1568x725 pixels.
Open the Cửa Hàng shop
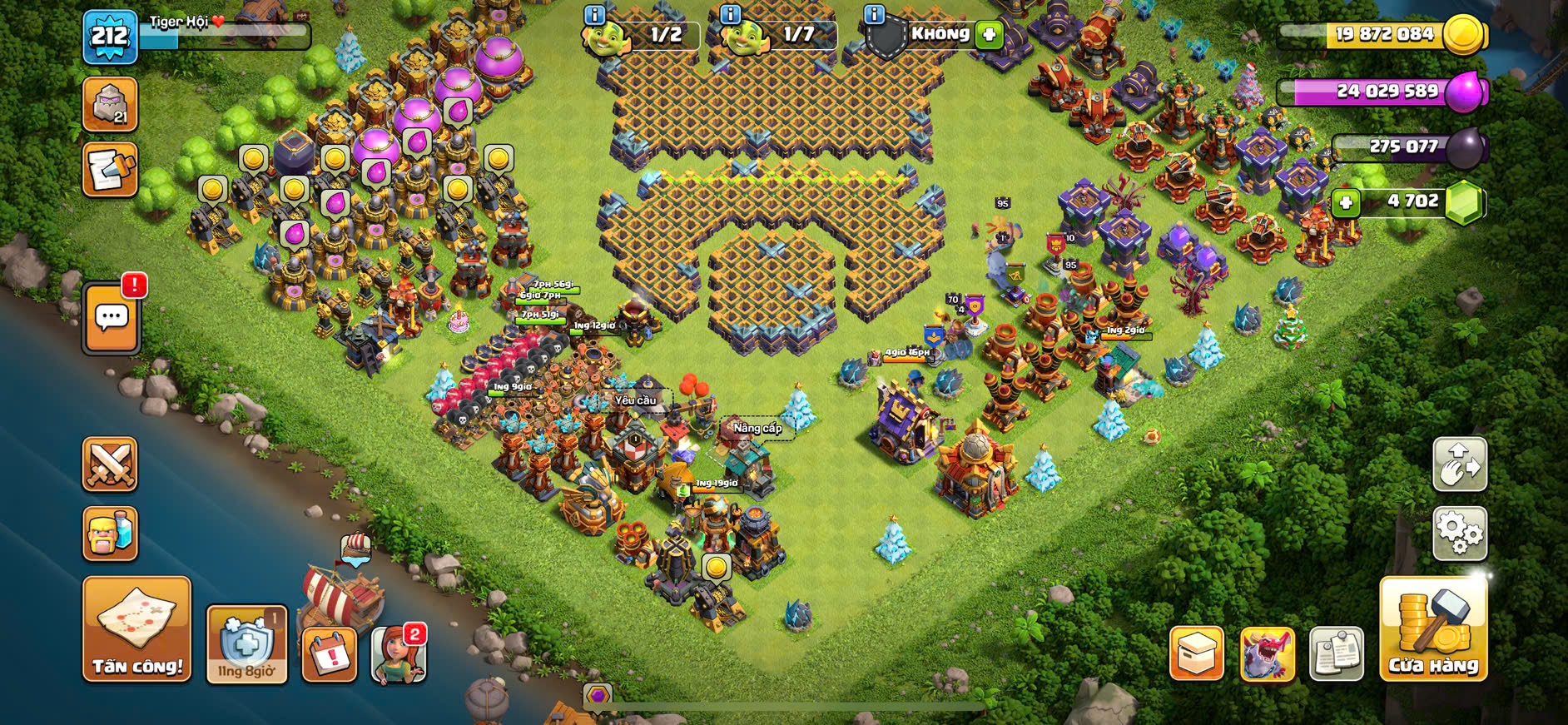[x=1433, y=629]
